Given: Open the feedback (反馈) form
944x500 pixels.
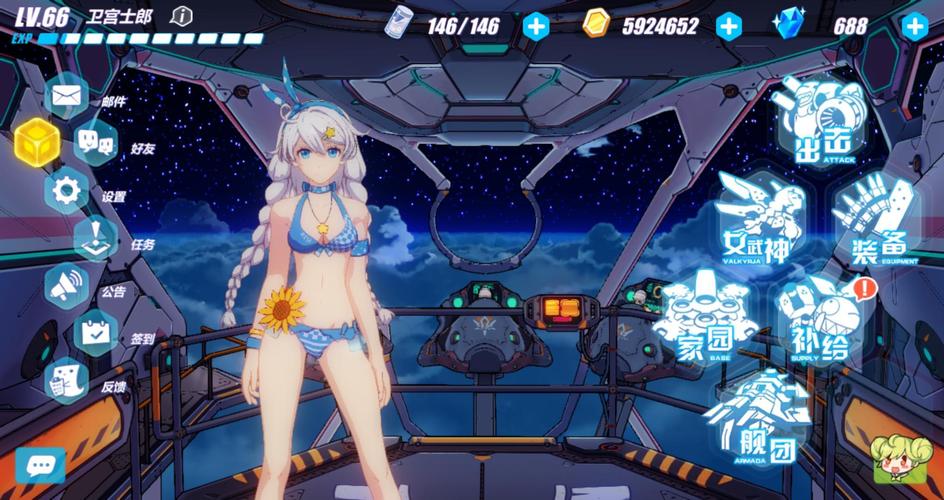Looking at the screenshot, I should click(x=67, y=380).
